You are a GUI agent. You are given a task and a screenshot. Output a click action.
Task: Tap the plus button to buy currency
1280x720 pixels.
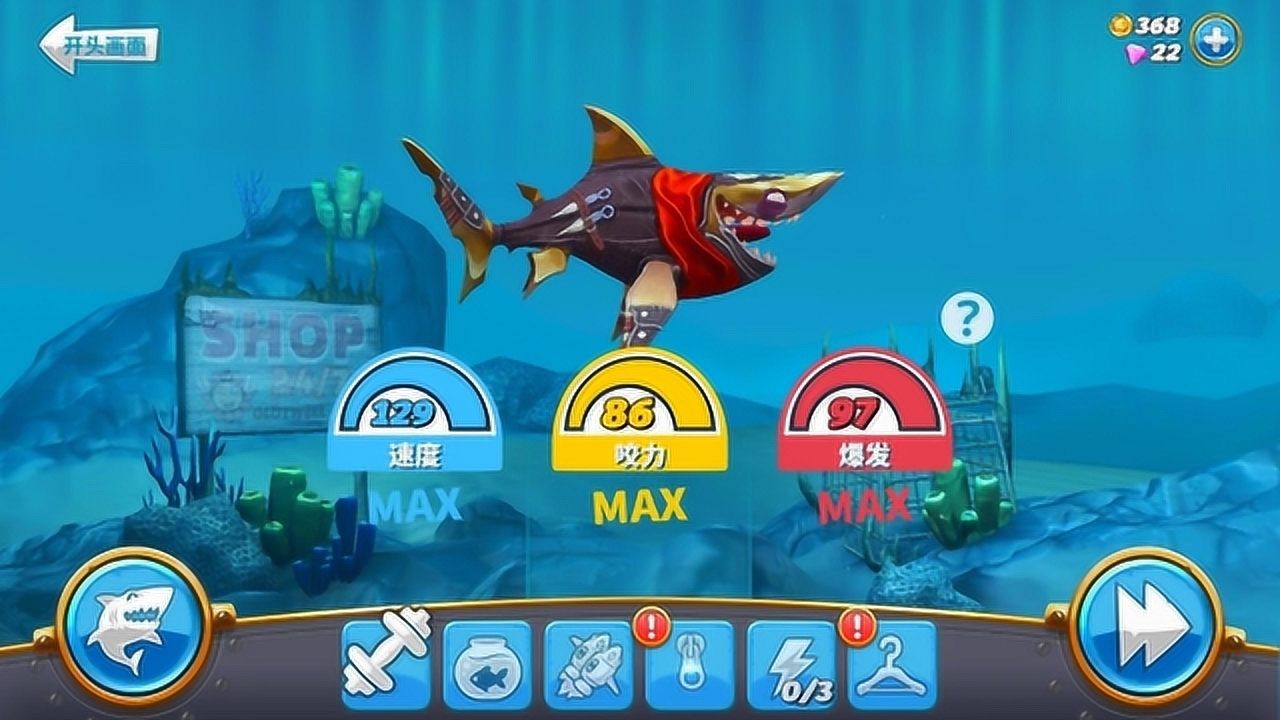[x=1216, y=40]
